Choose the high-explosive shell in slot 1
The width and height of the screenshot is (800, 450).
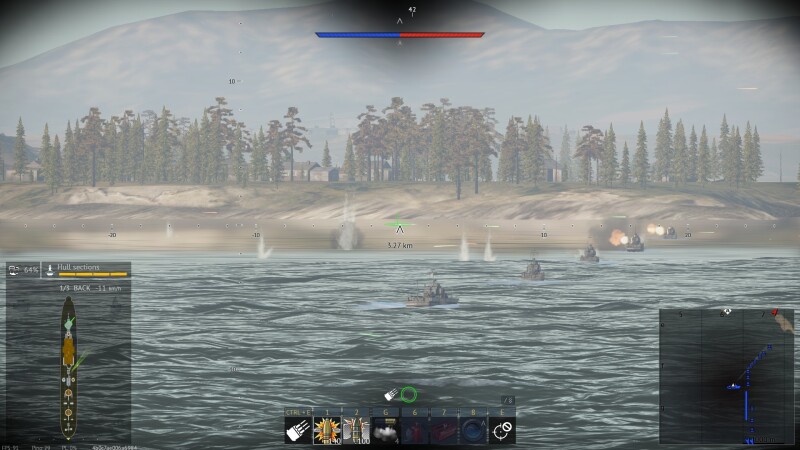327,429
